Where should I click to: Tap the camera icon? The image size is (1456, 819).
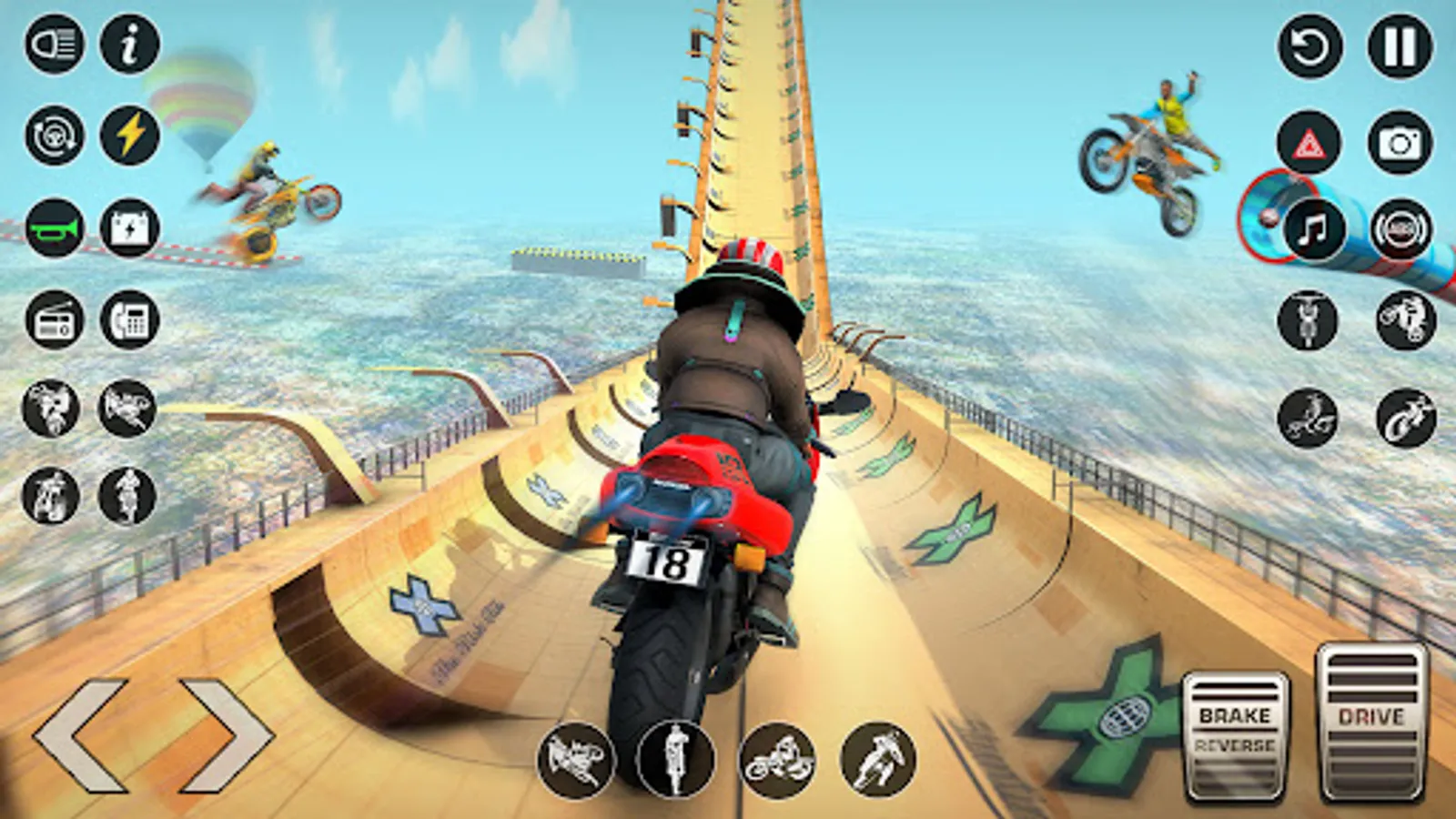tap(1400, 142)
